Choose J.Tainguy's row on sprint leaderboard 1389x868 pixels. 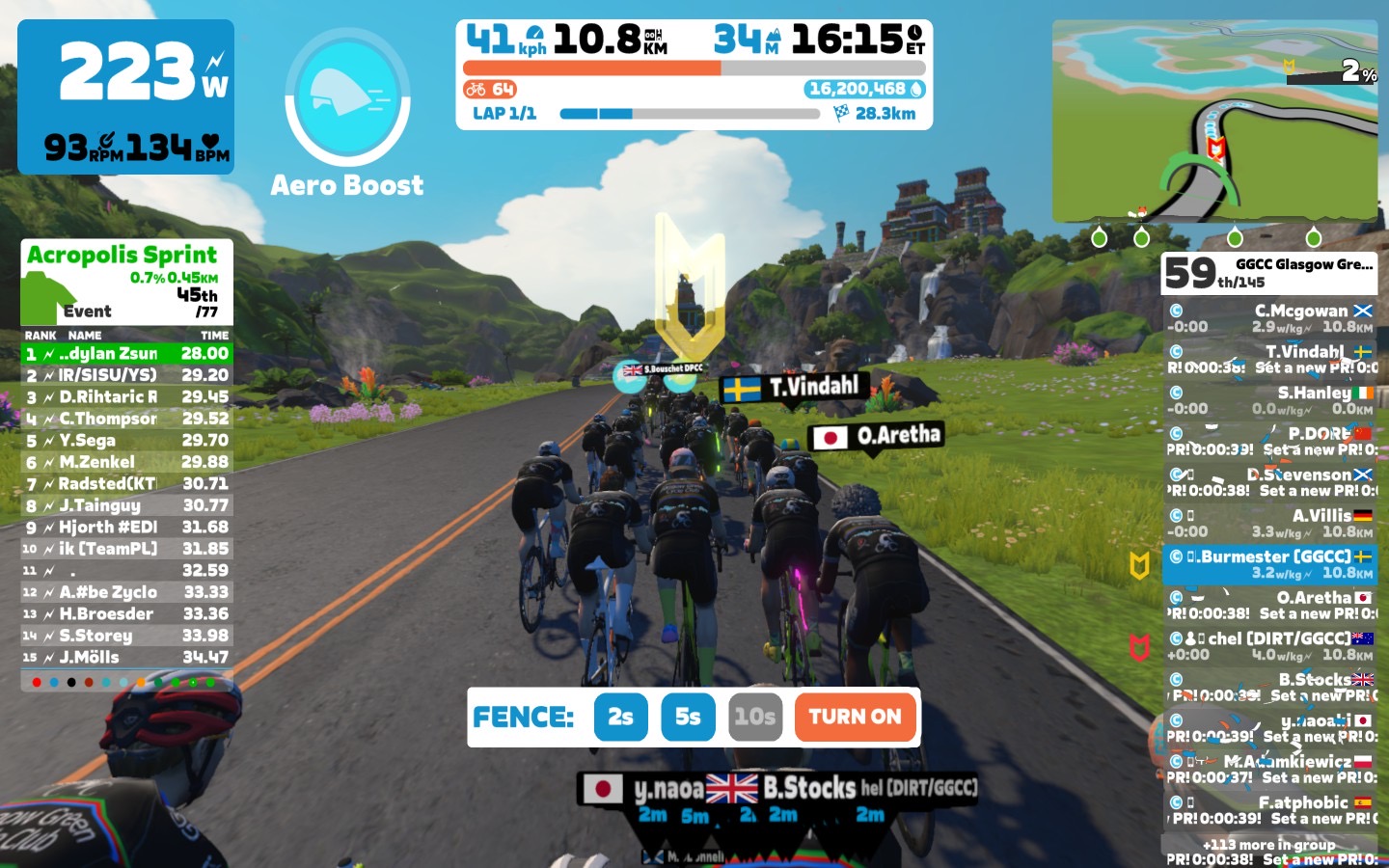pos(126,505)
